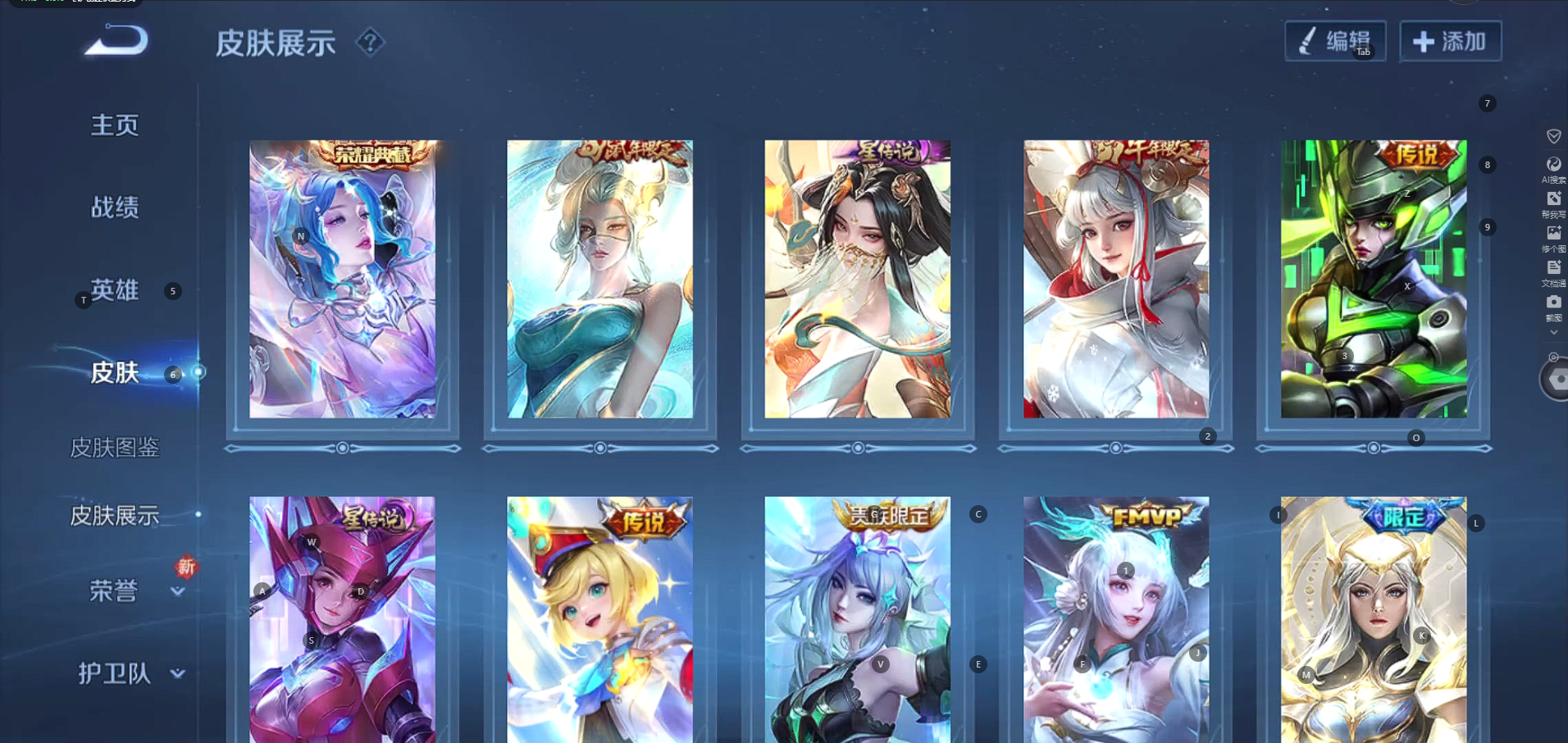Switch to the 主页 tab
The image size is (1568, 743).
coord(115,125)
